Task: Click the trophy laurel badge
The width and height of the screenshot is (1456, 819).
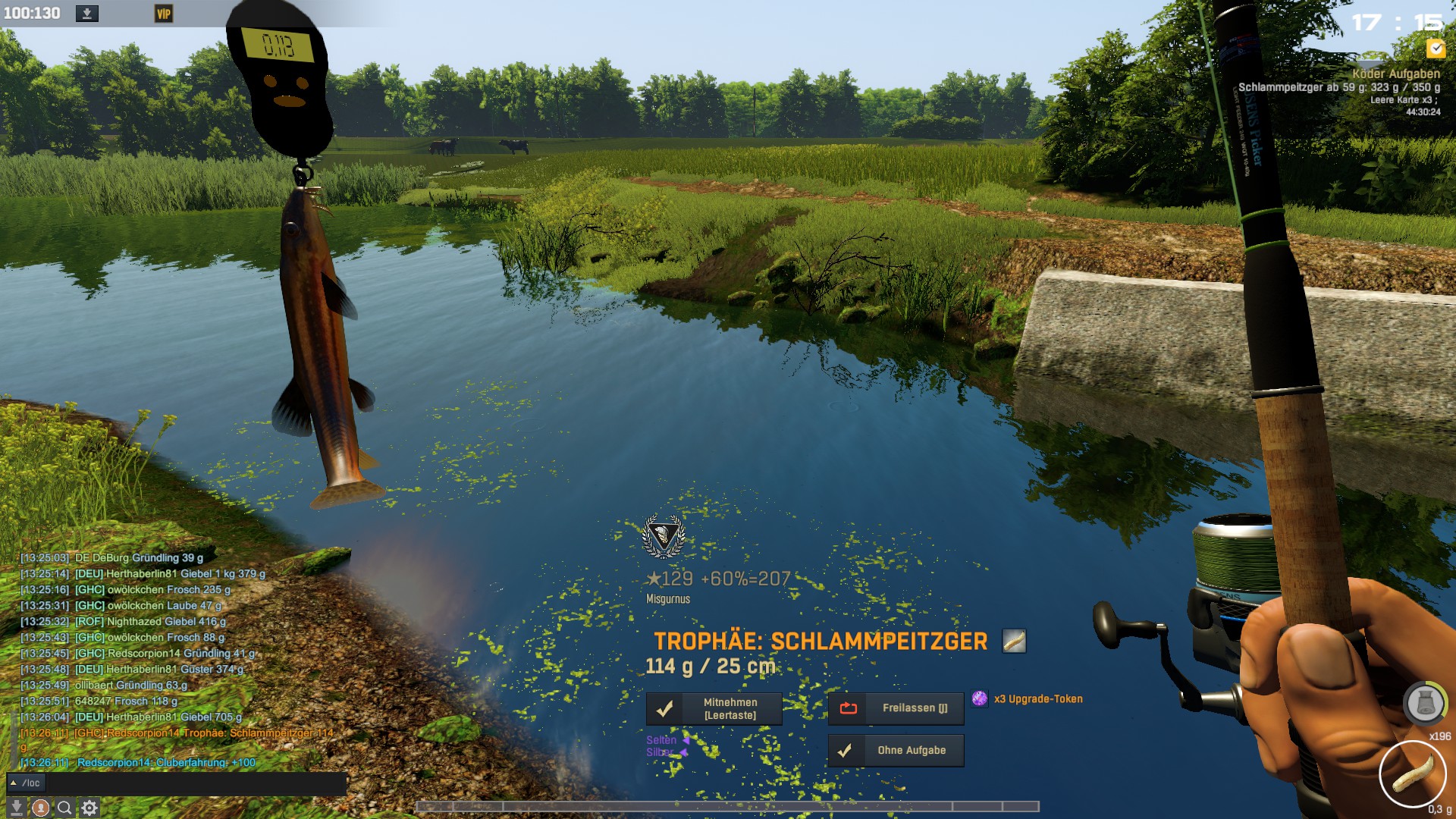Action: pos(664,536)
